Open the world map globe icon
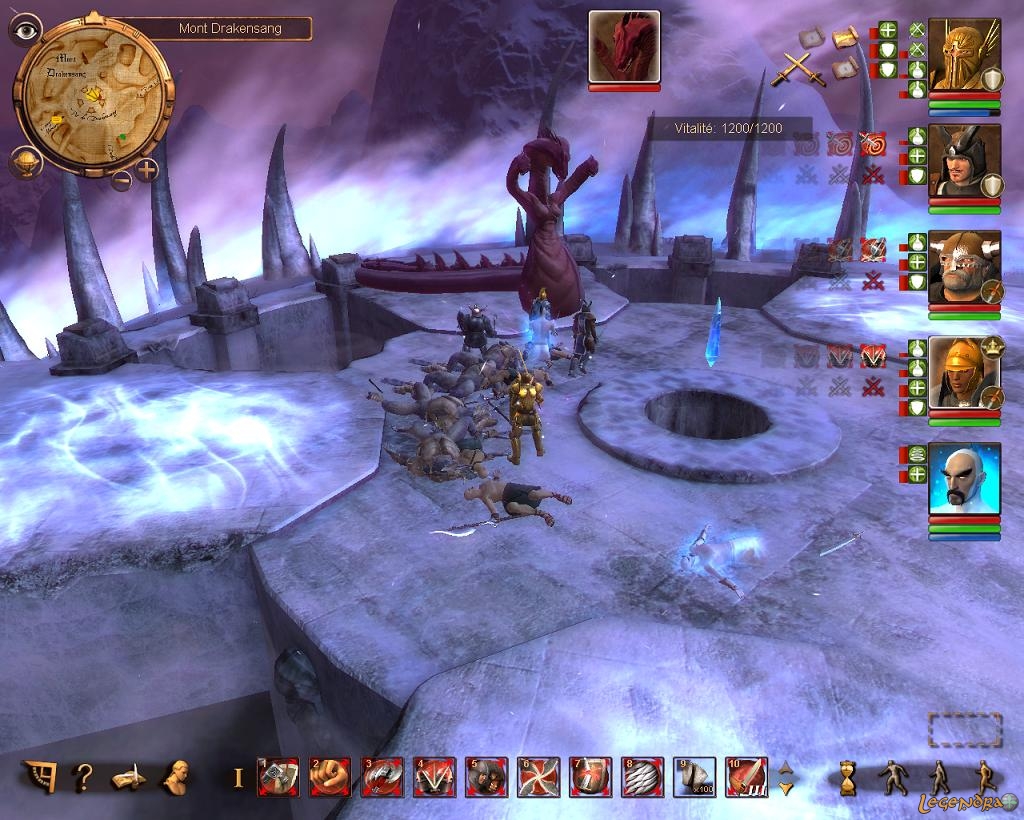The height and width of the screenshot is (820, 1024). tap(27, 162)
